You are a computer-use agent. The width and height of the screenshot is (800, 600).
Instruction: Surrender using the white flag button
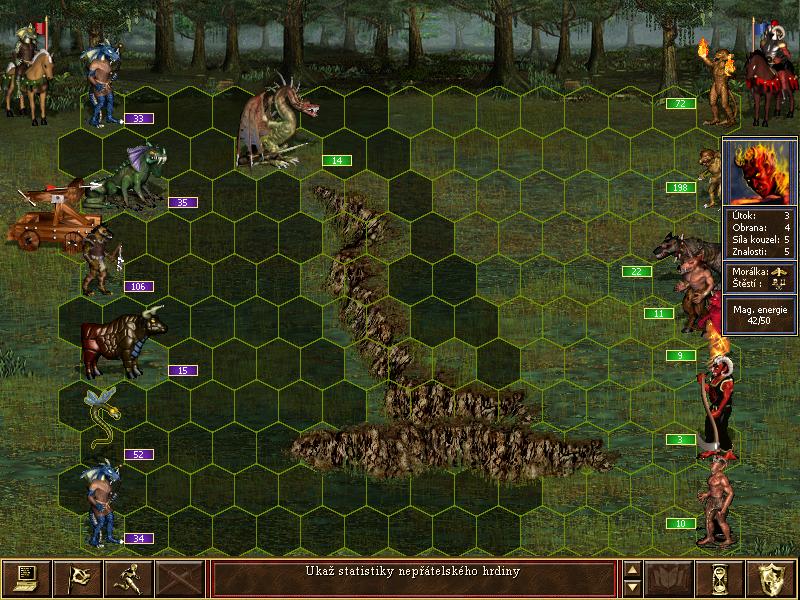click(78, 578)
